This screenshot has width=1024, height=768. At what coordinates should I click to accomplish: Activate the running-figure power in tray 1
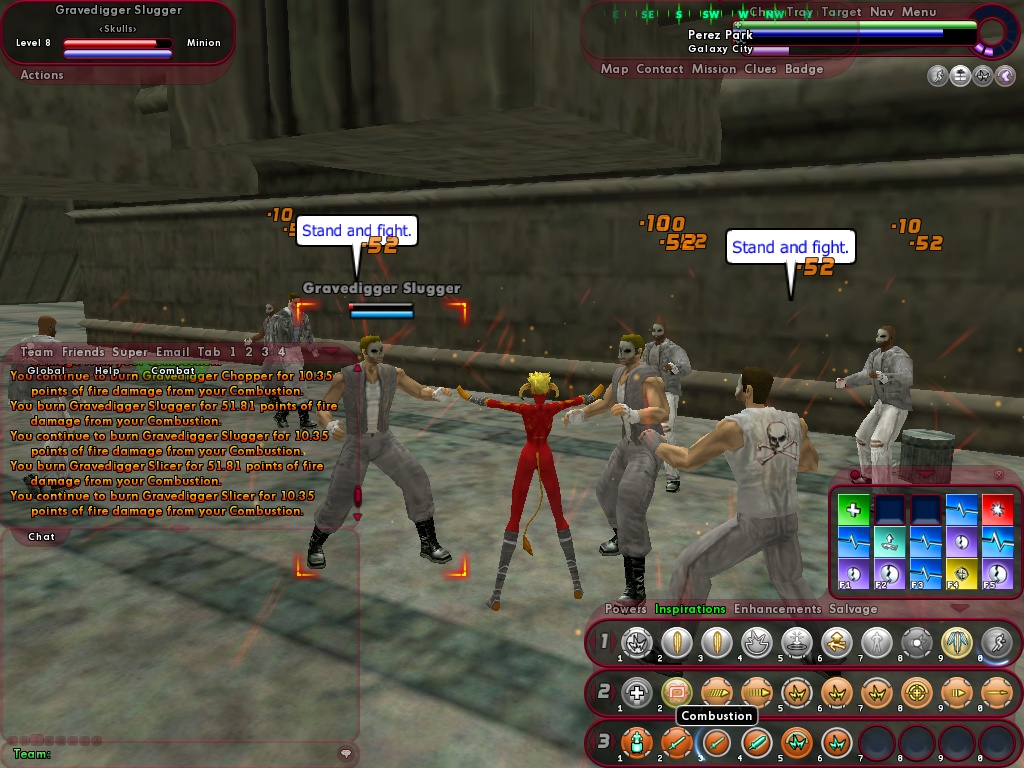[996, 642]
